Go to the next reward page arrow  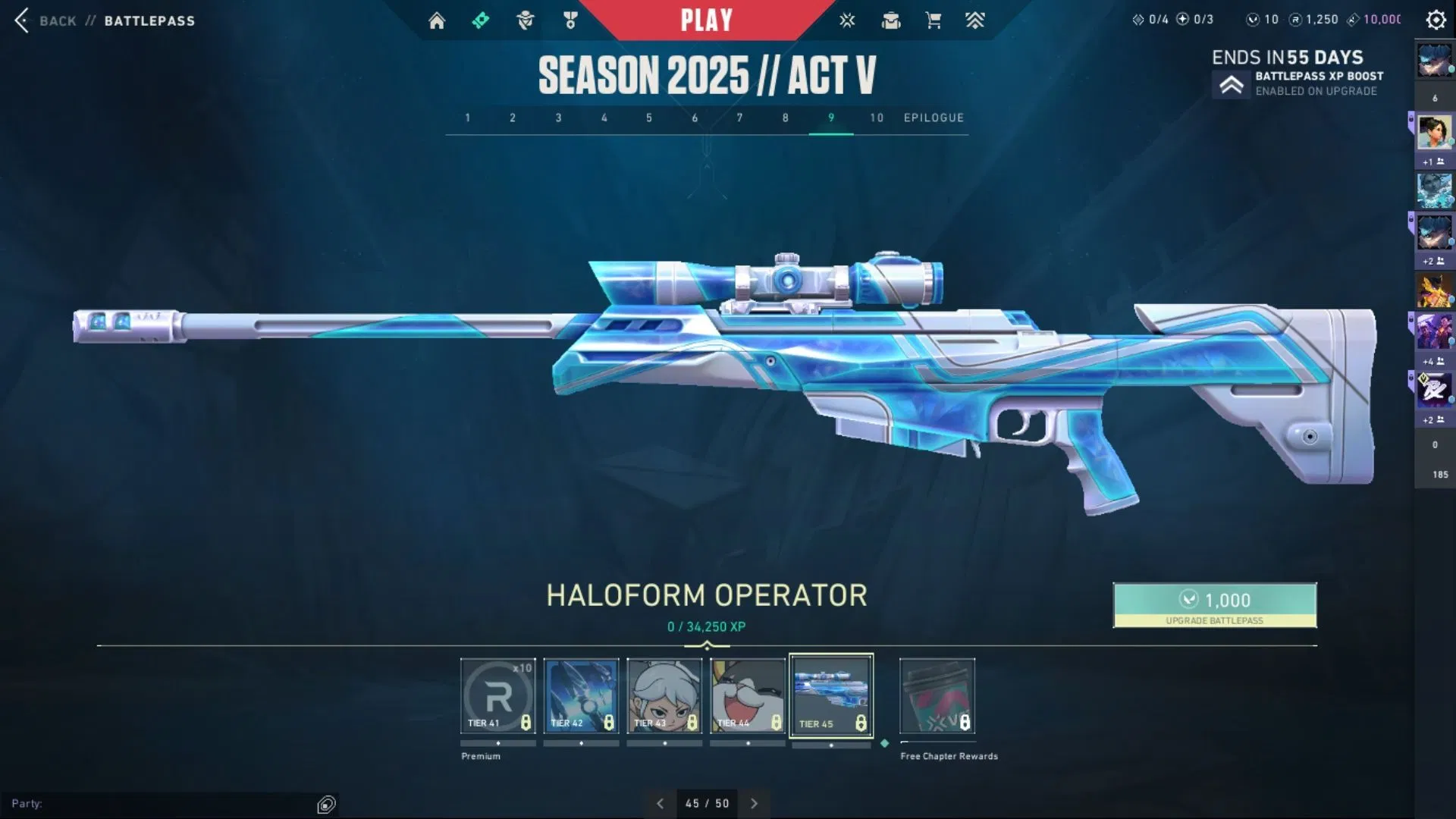754,803
